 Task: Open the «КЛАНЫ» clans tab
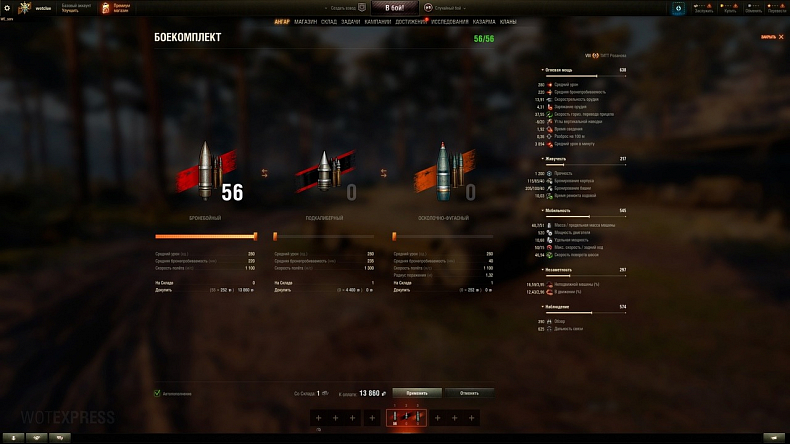508,20
